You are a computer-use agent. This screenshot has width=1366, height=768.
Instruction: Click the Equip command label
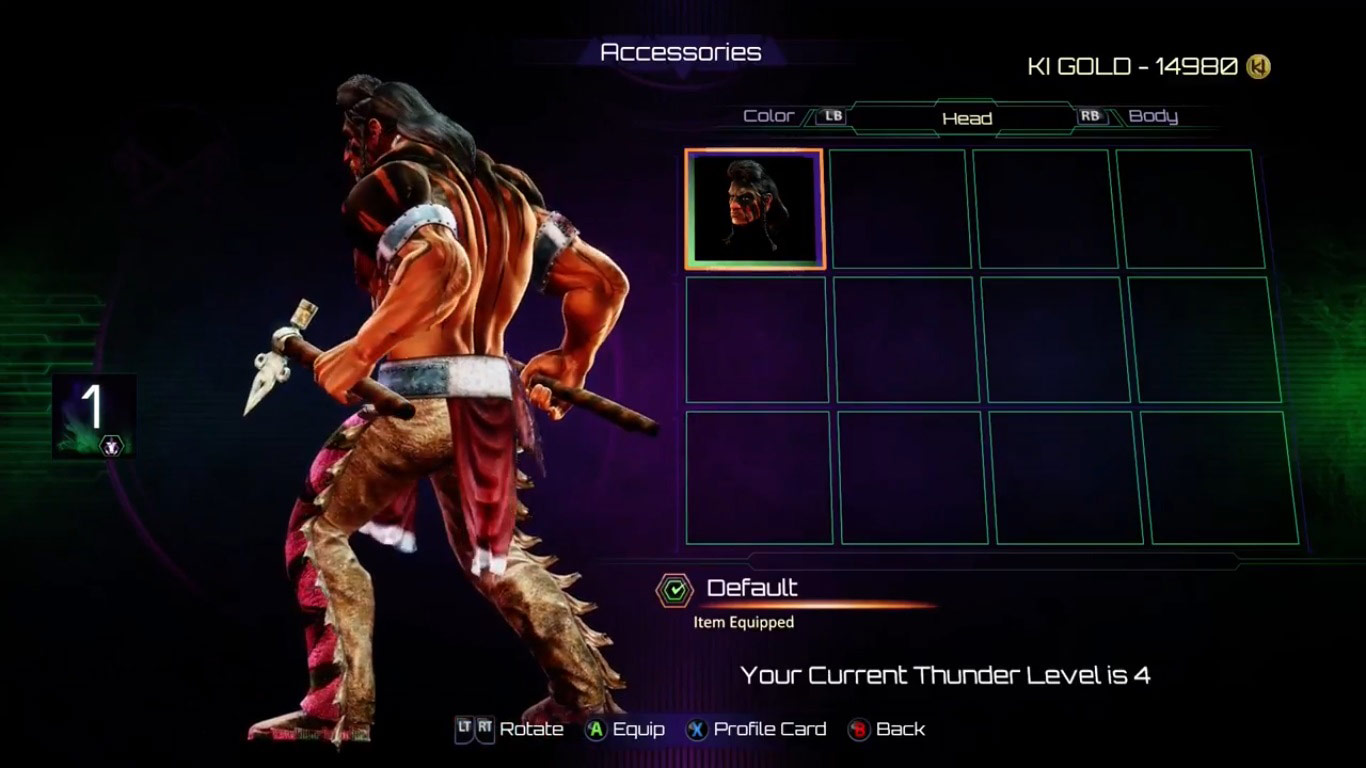click(x=640, y=729)
